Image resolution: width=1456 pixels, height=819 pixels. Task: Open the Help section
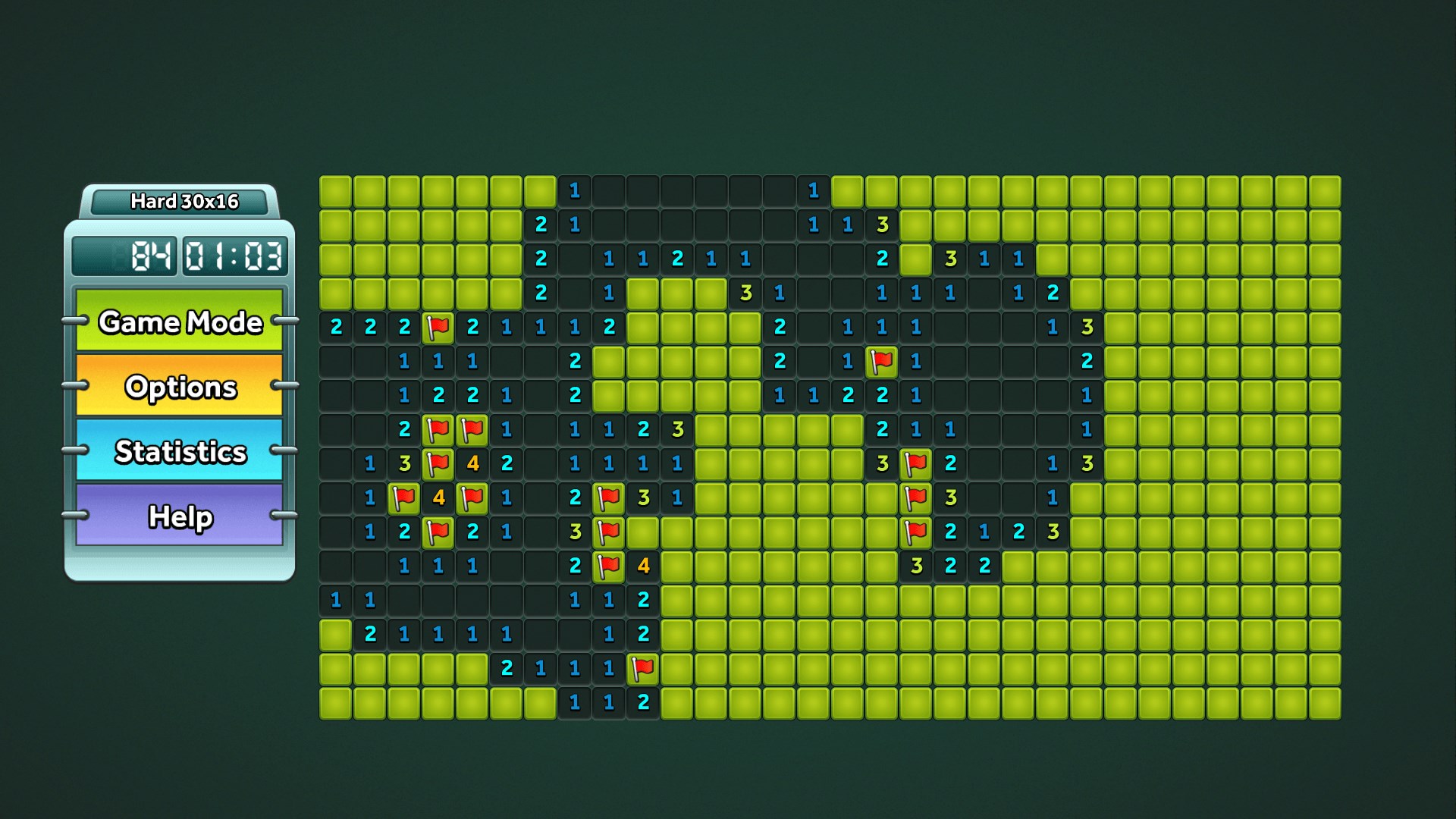(180, 518)
